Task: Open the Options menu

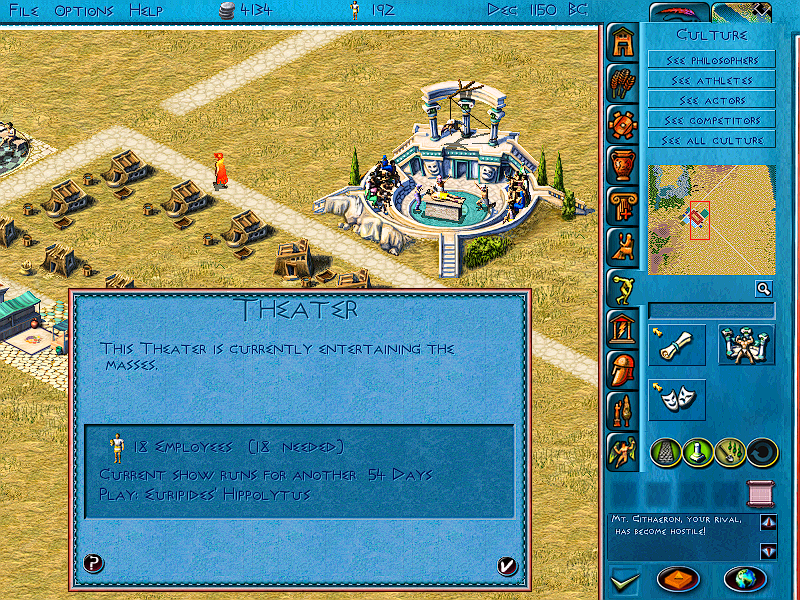Action: coord(84,10)
